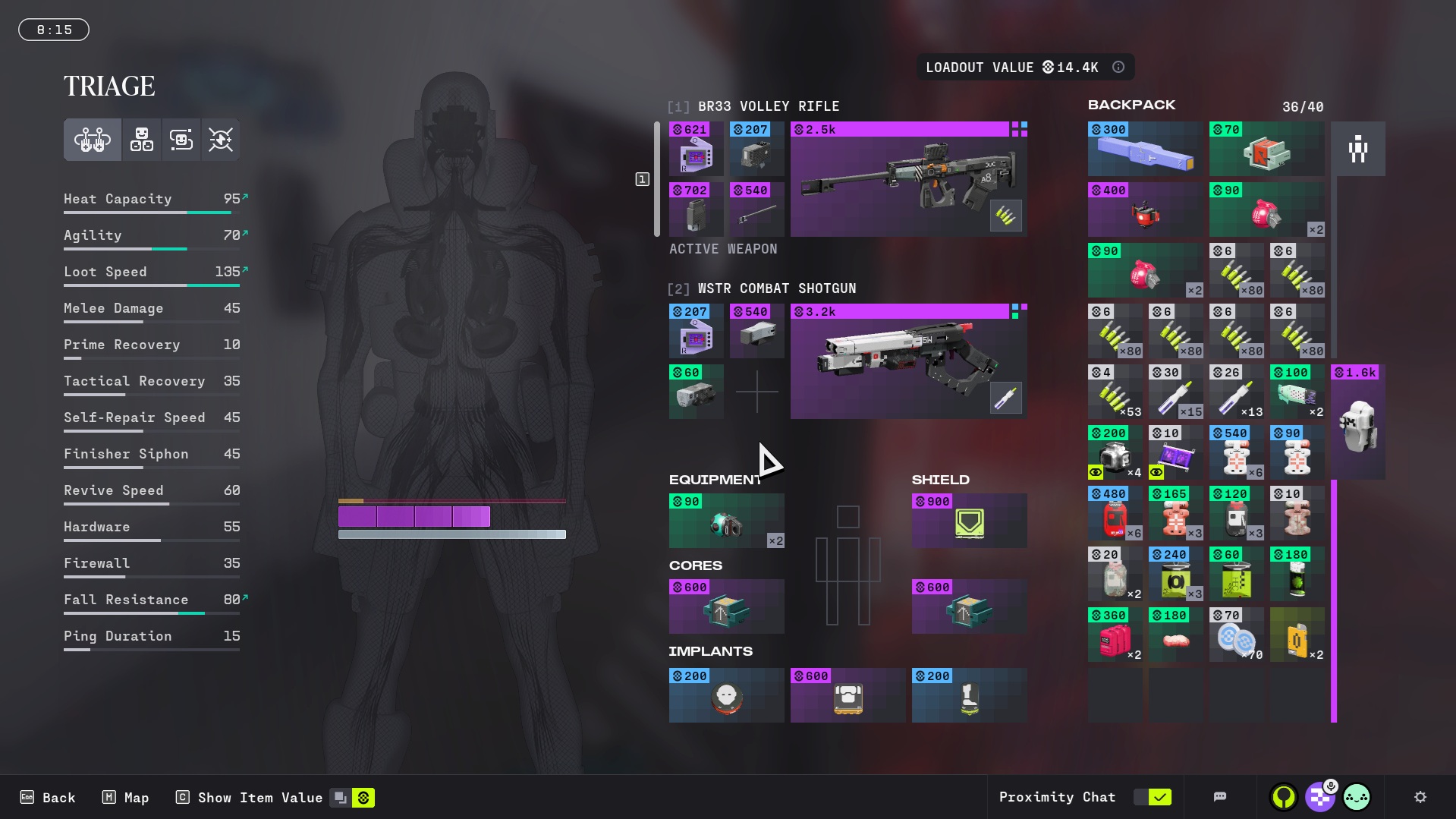Open the skull face implant slot
Viewport: 1456px width, 819px height.
click(726, 695)
